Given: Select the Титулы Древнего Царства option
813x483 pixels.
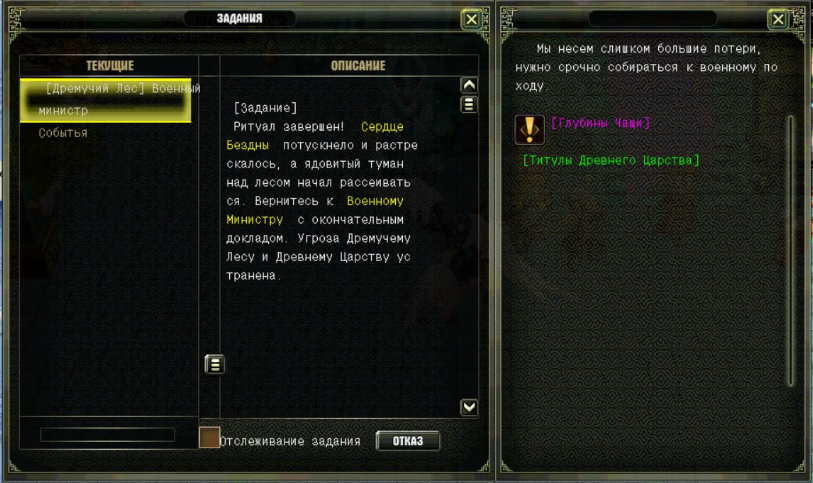Looking at the screenshot, I should pyautogui.click(x=610, y=160).
